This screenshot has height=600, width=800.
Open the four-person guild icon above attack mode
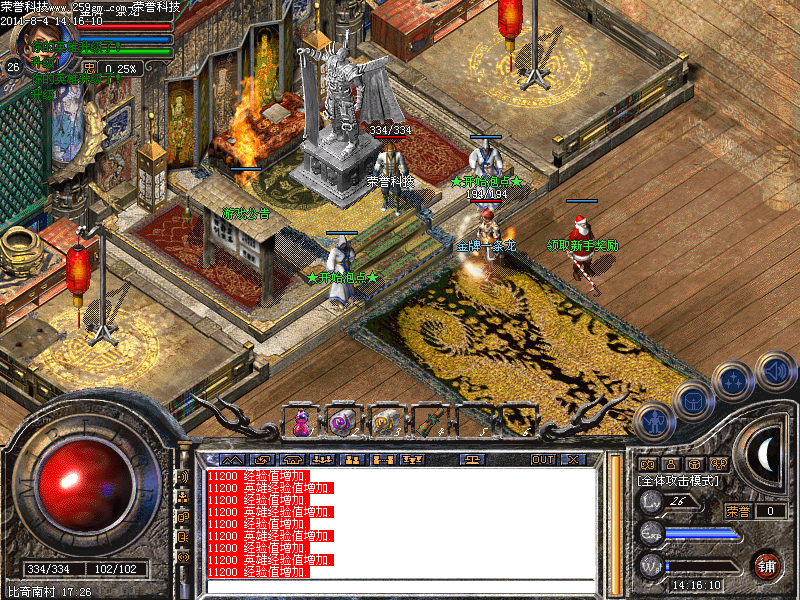719,464
